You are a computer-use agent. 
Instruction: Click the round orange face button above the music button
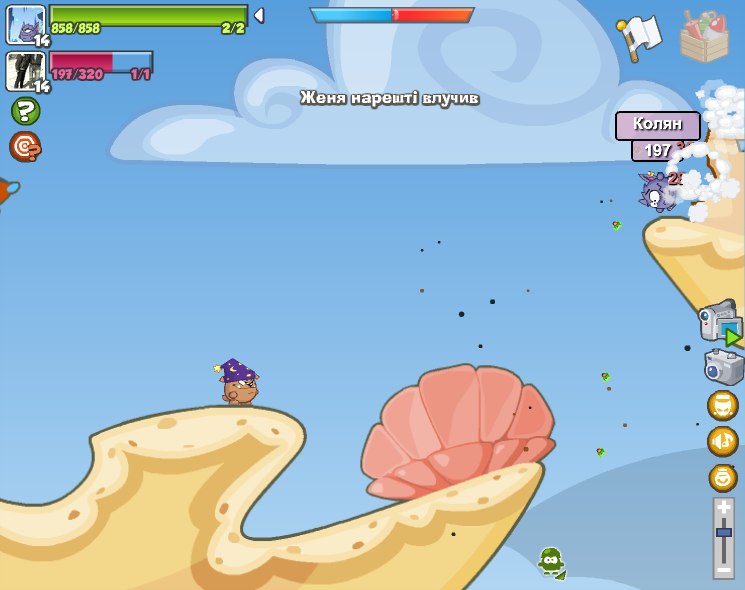pos(722,405)
